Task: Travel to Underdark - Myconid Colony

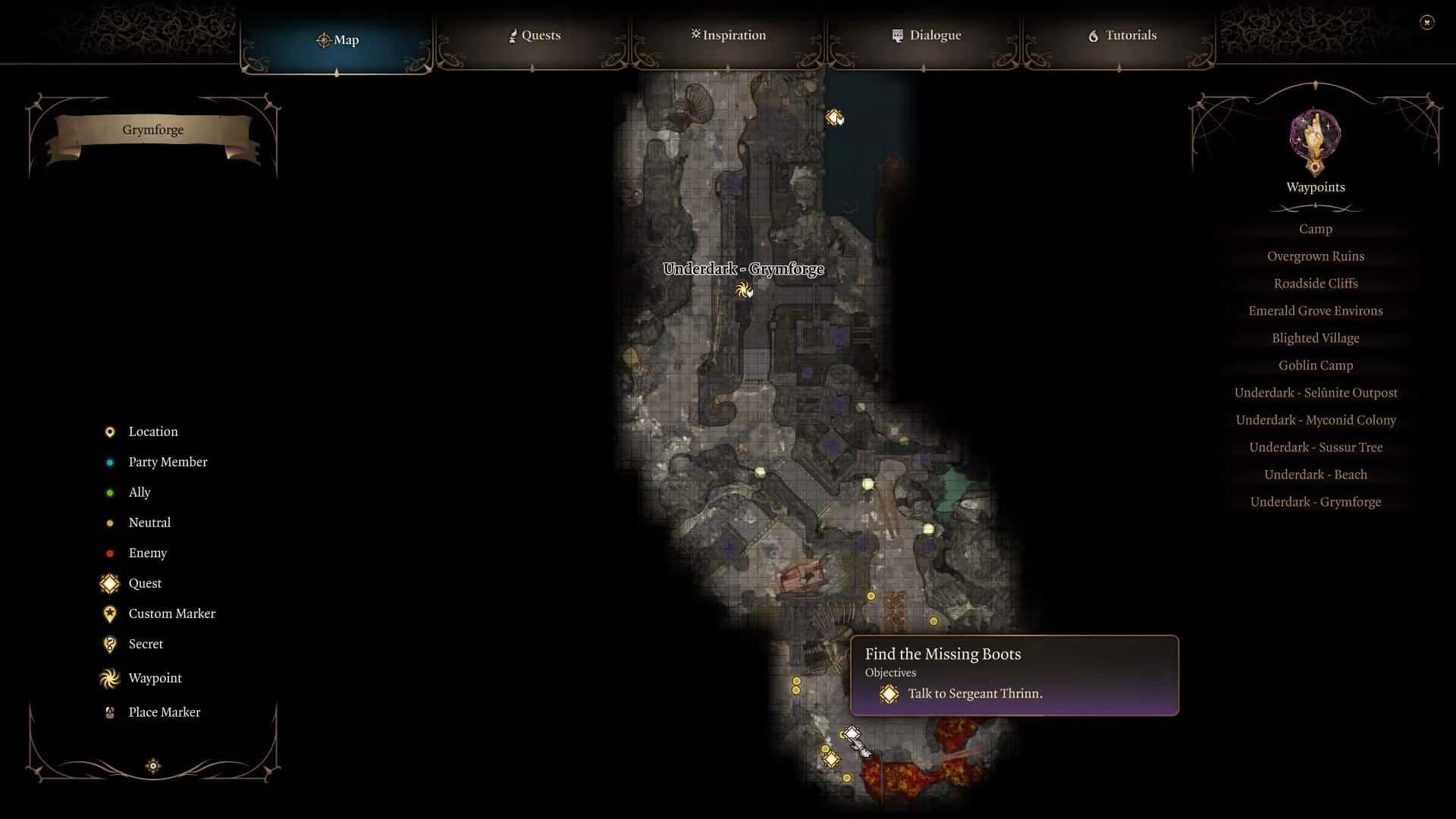Action: click(1315, 420)
